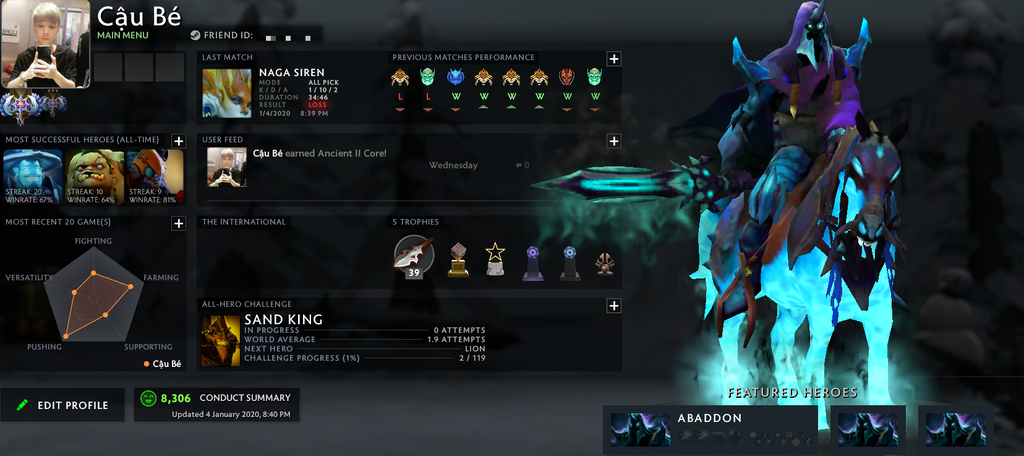This screenshot has width=1024, height=456.
Task: Select the gold cube trophy
Action: 458,259
